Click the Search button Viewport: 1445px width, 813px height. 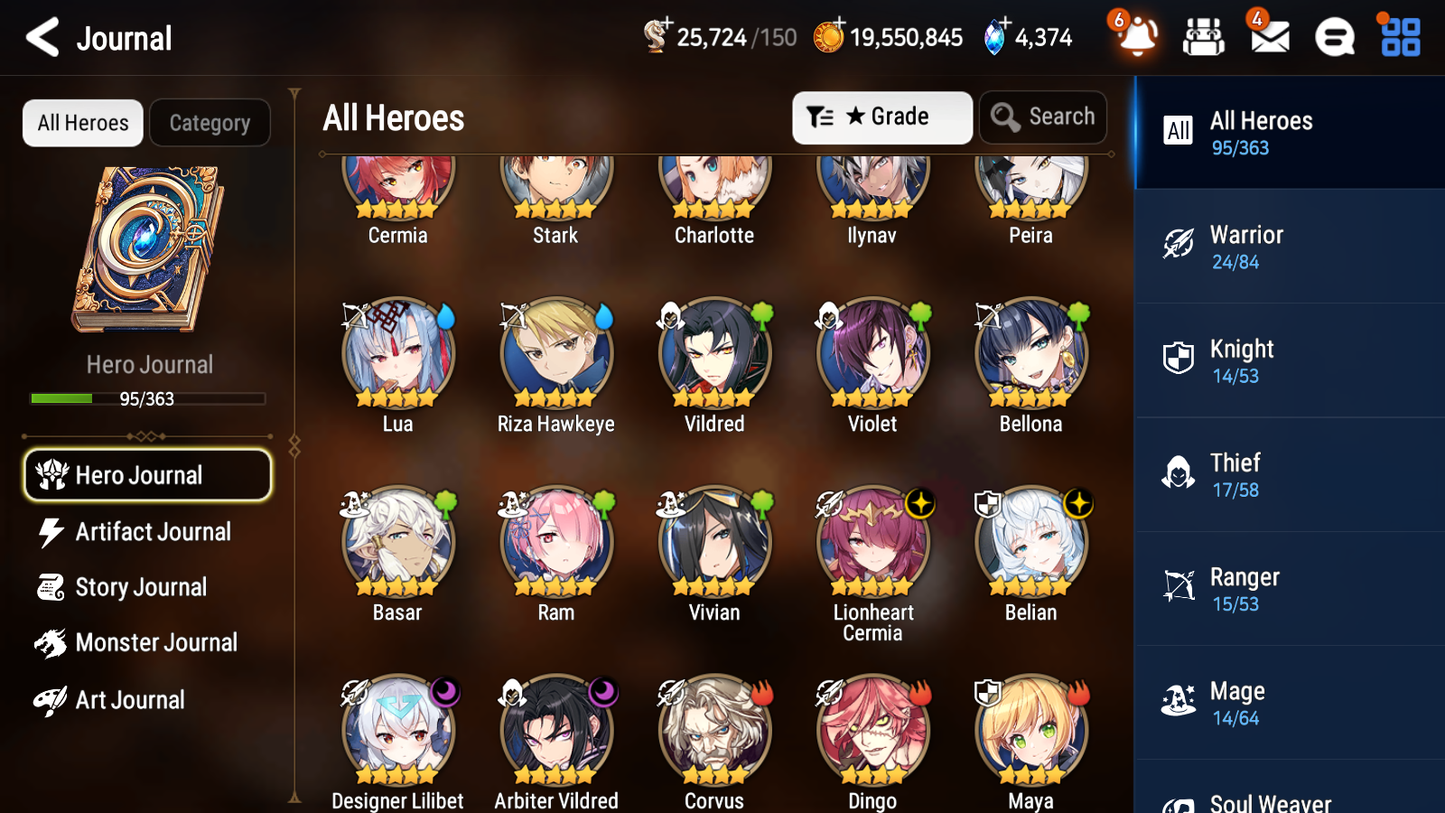click(x=1043, y=117)
